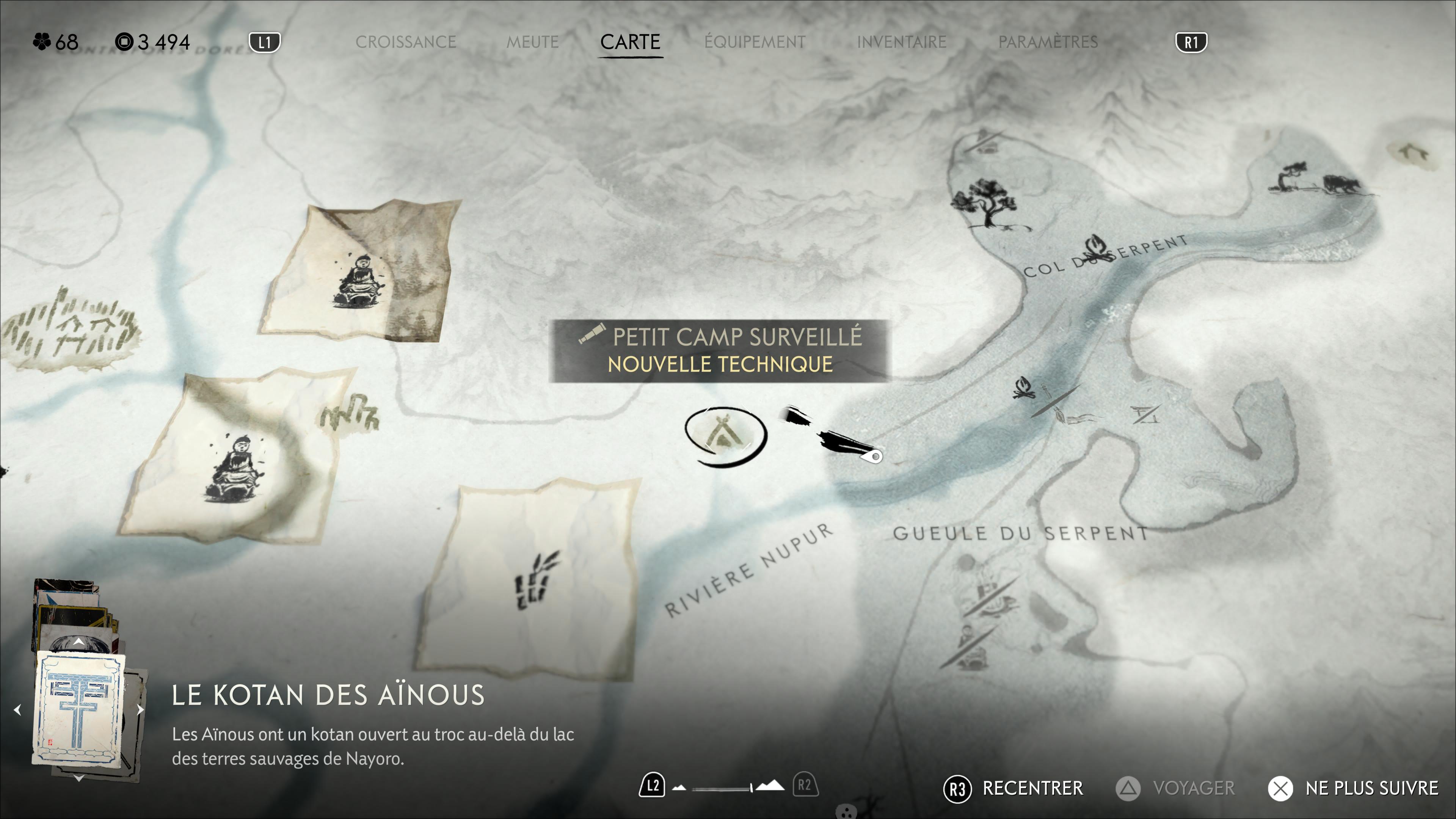Select the Voyager fast travel option

[1176, 788]
